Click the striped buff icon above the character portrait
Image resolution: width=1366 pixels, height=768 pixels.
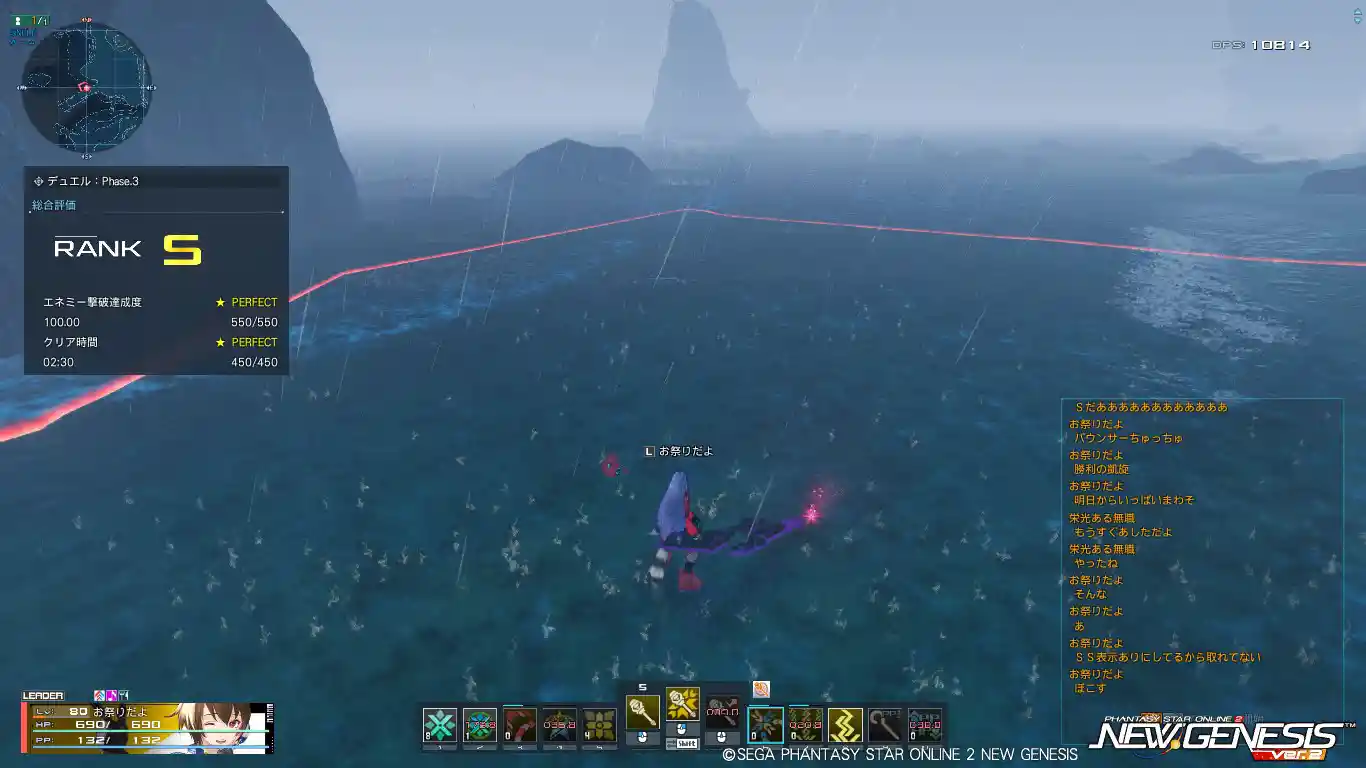[100, 695]
